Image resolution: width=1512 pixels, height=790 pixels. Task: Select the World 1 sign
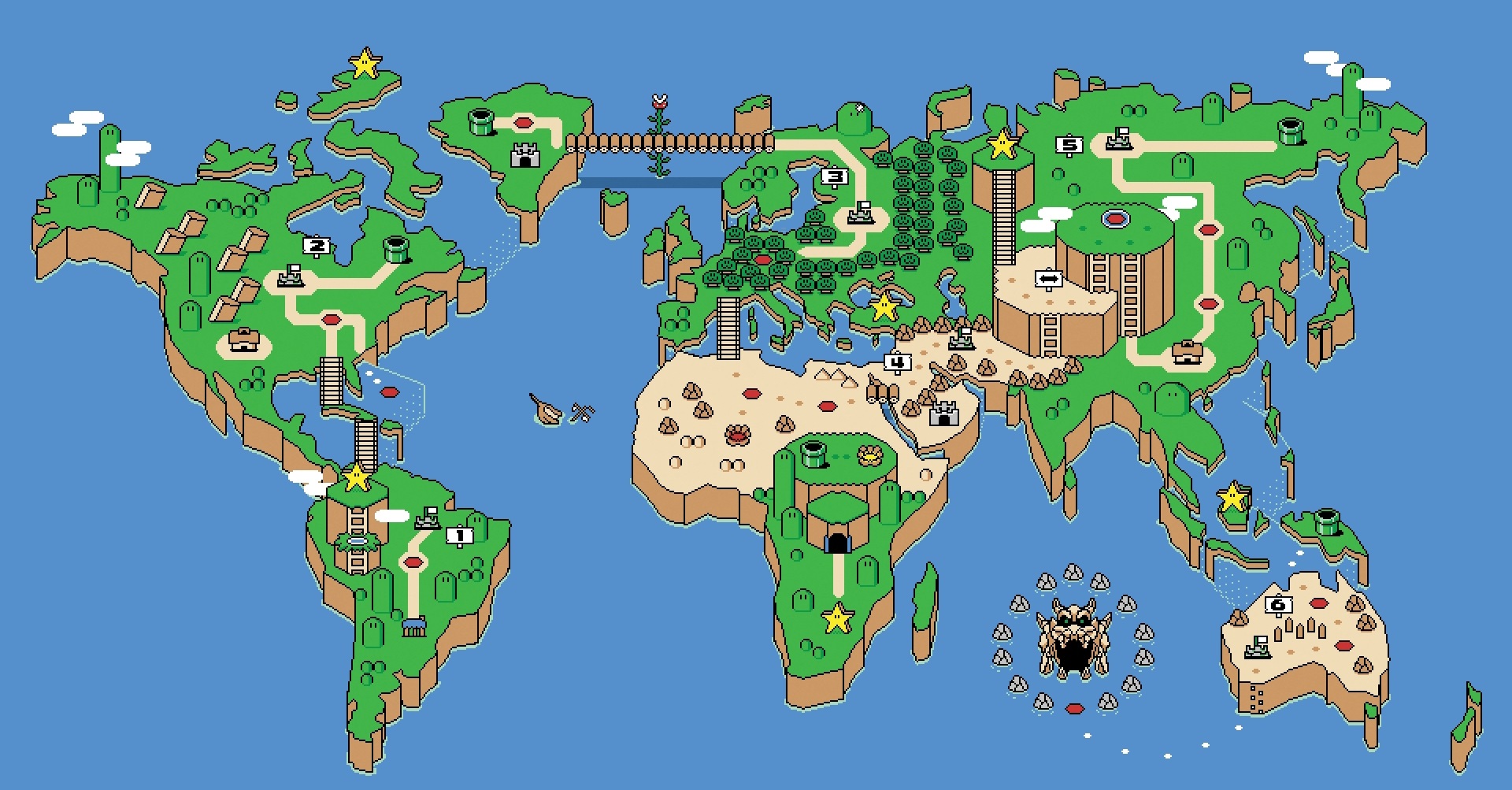click(x=460, y=536)
